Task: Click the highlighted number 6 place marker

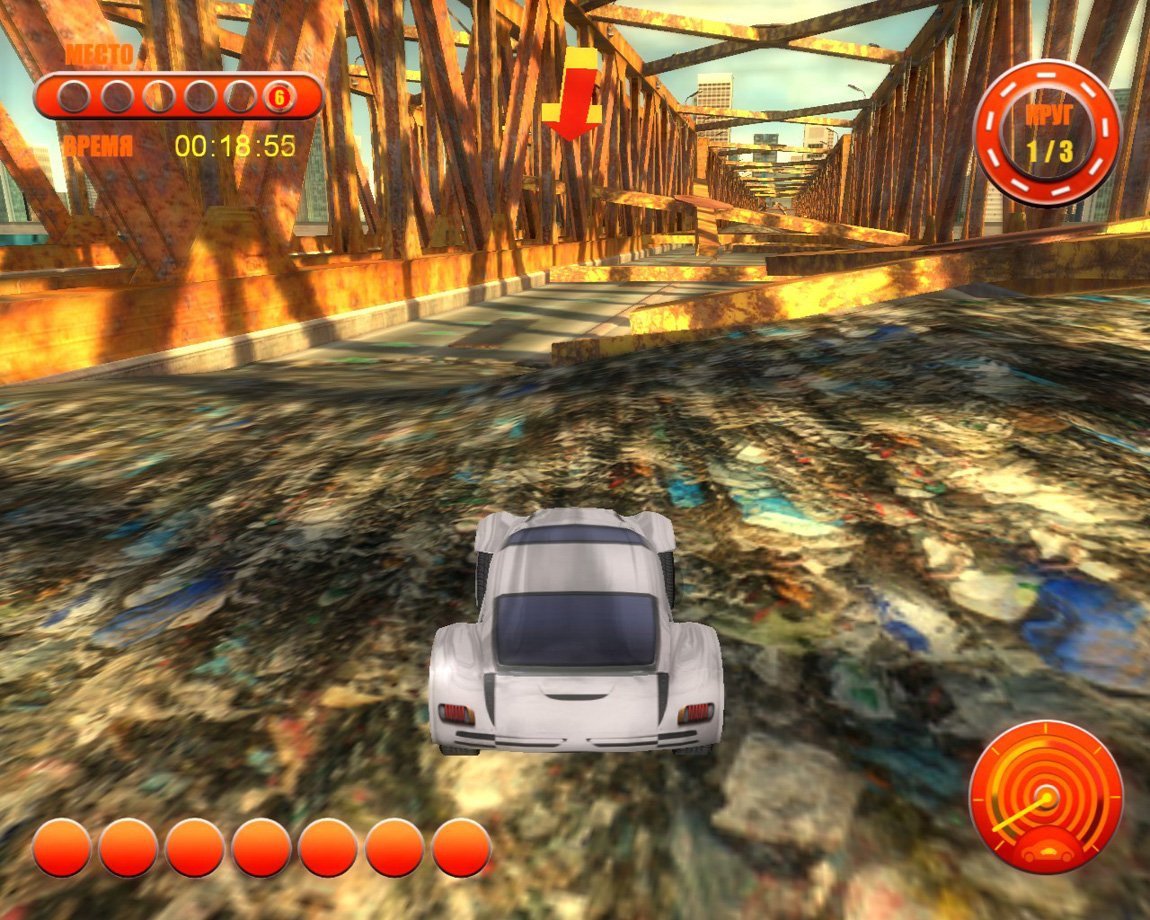Action: [x=278, y=97]
